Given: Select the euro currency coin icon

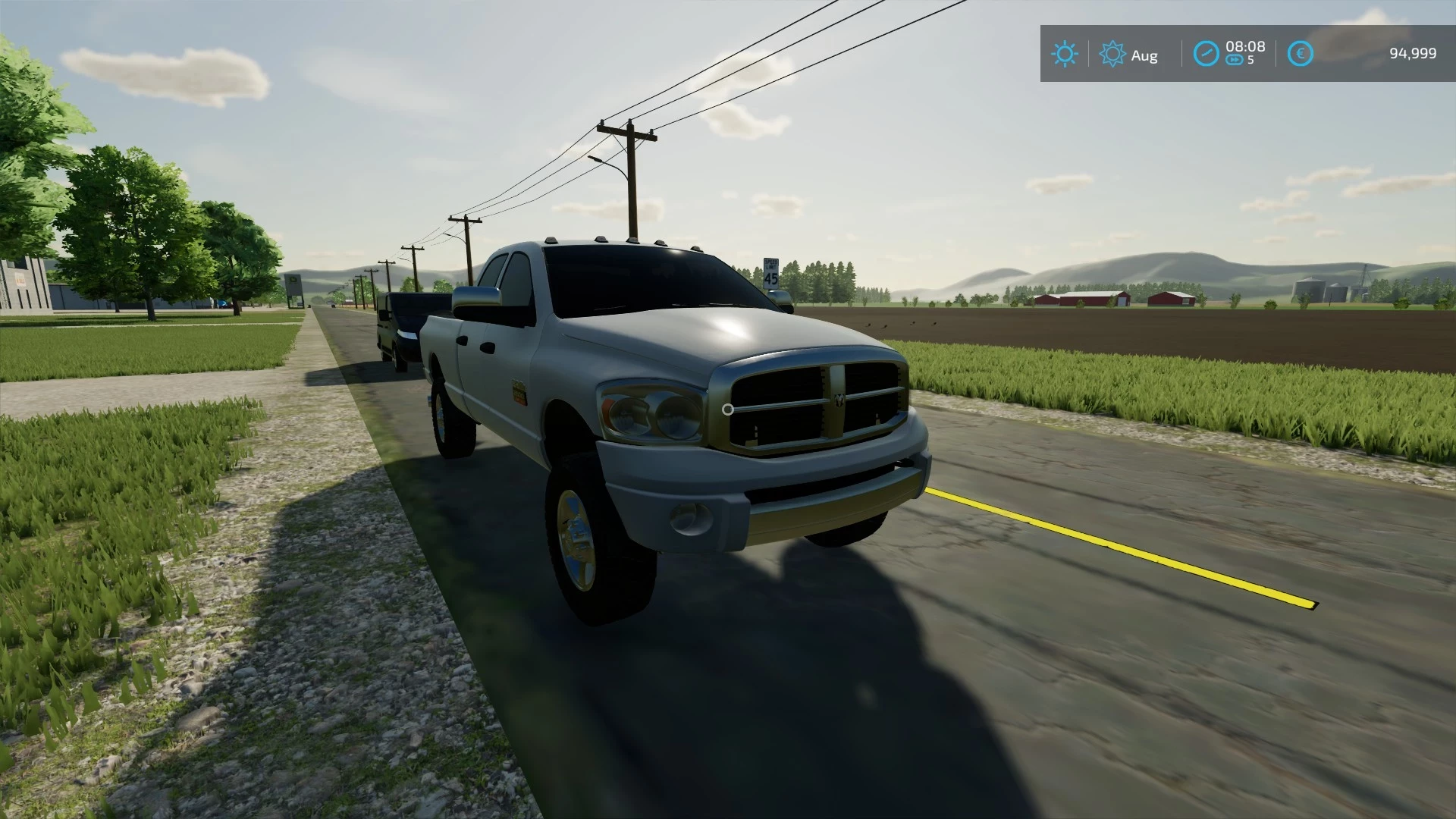Looking at the screenshot, I should (x=1300, y=53).
